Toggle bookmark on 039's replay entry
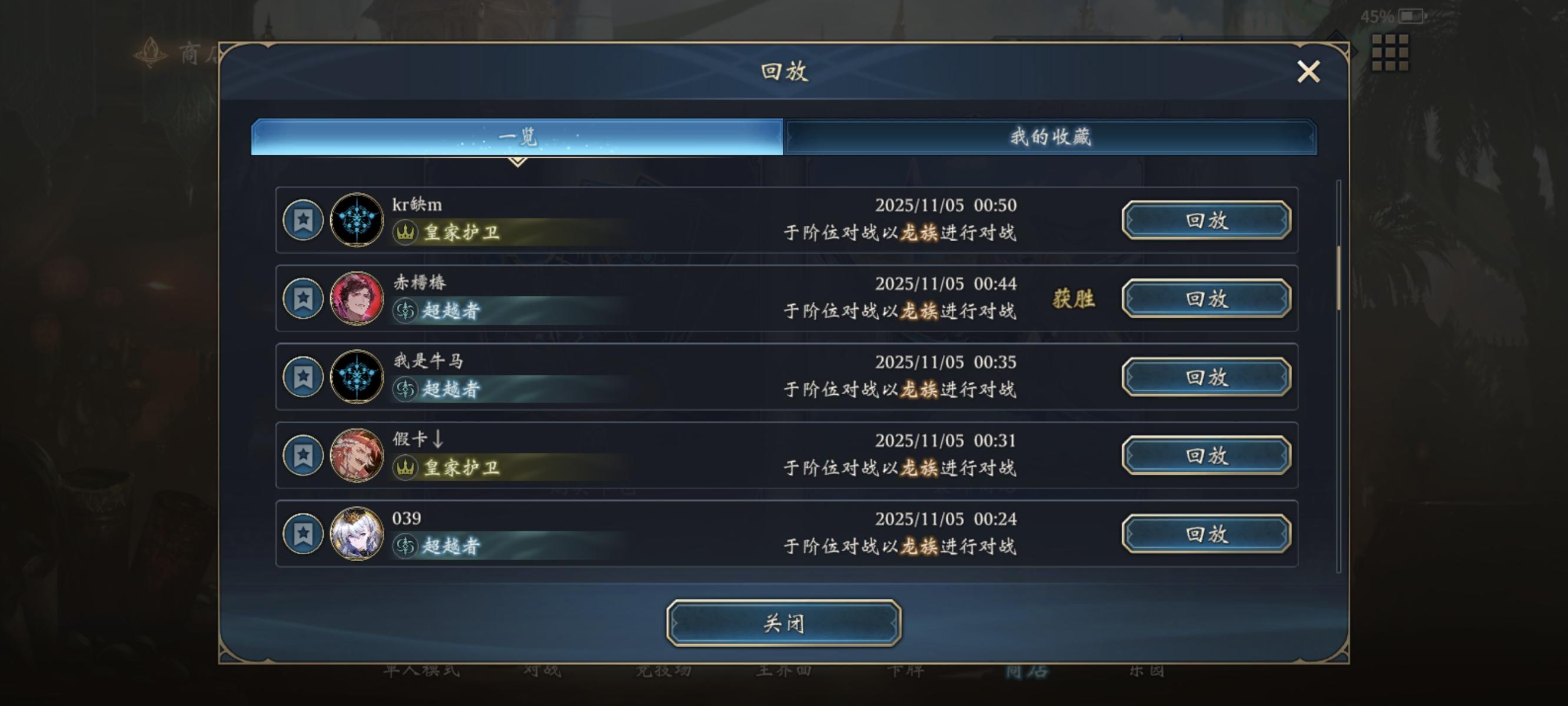Screen dimensions: 1568x706 tap(303, 534)
